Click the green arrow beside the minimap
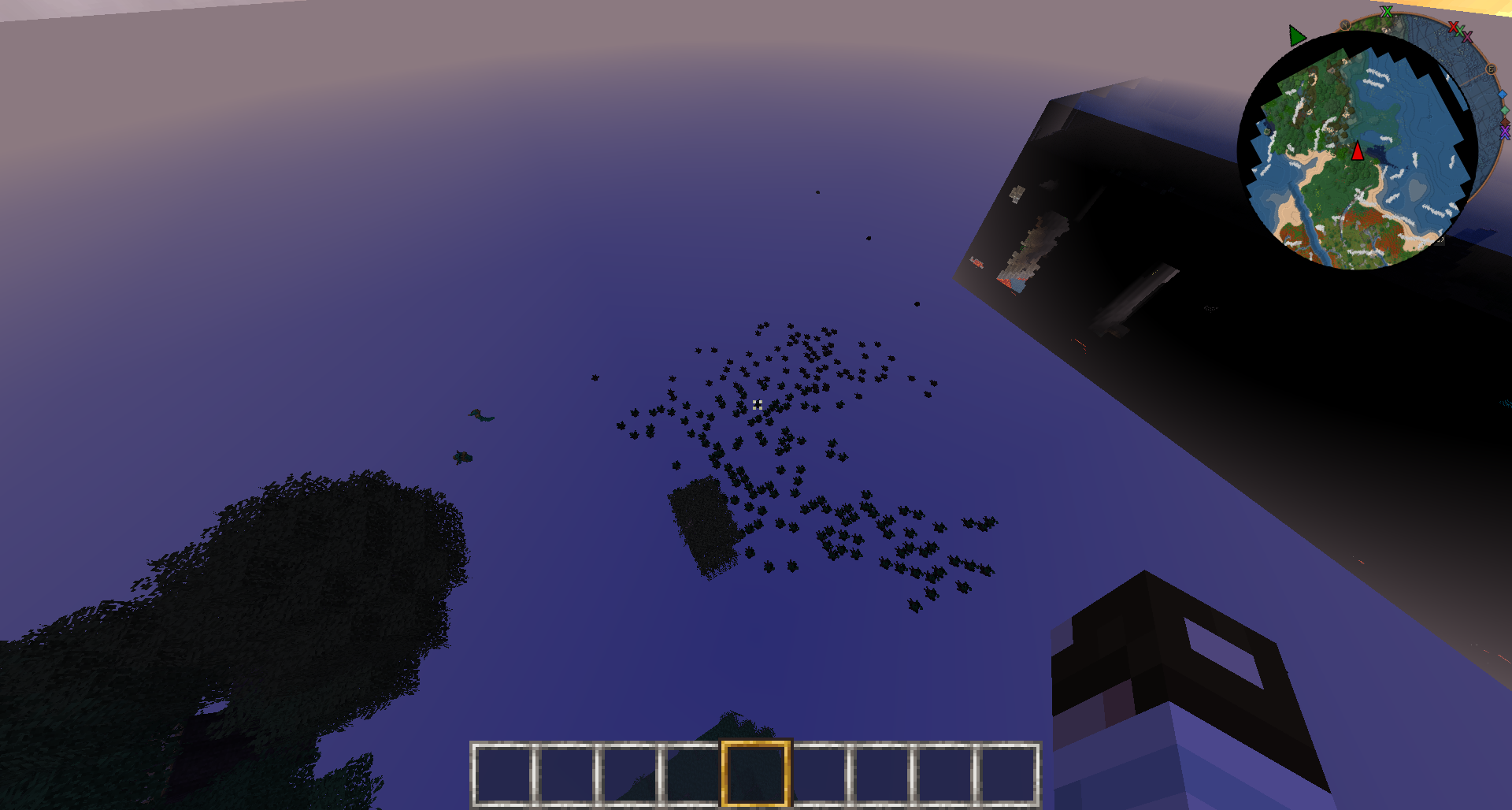 [1296, 35]
